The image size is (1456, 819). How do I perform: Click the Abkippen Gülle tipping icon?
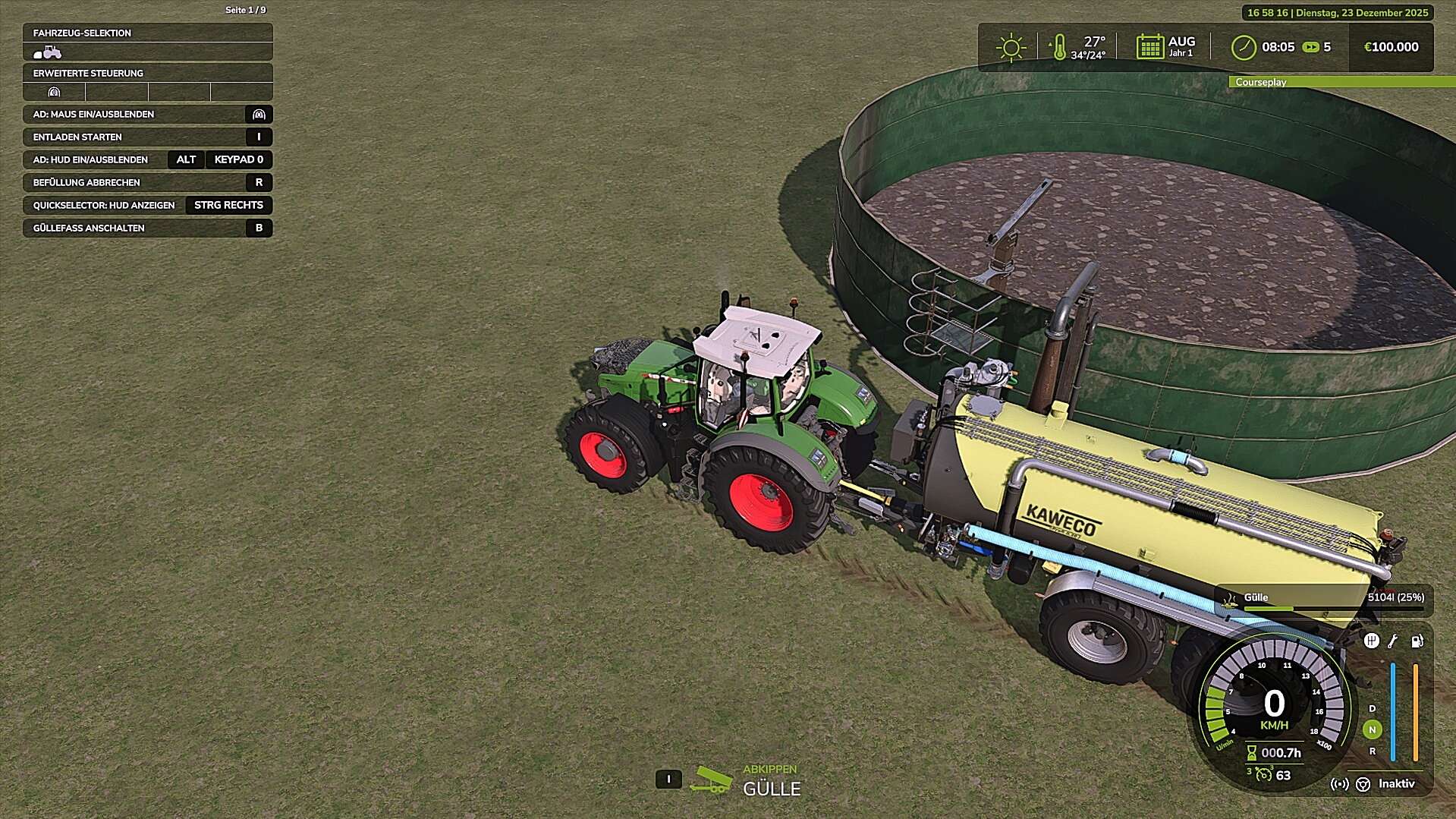coord(711,780)
